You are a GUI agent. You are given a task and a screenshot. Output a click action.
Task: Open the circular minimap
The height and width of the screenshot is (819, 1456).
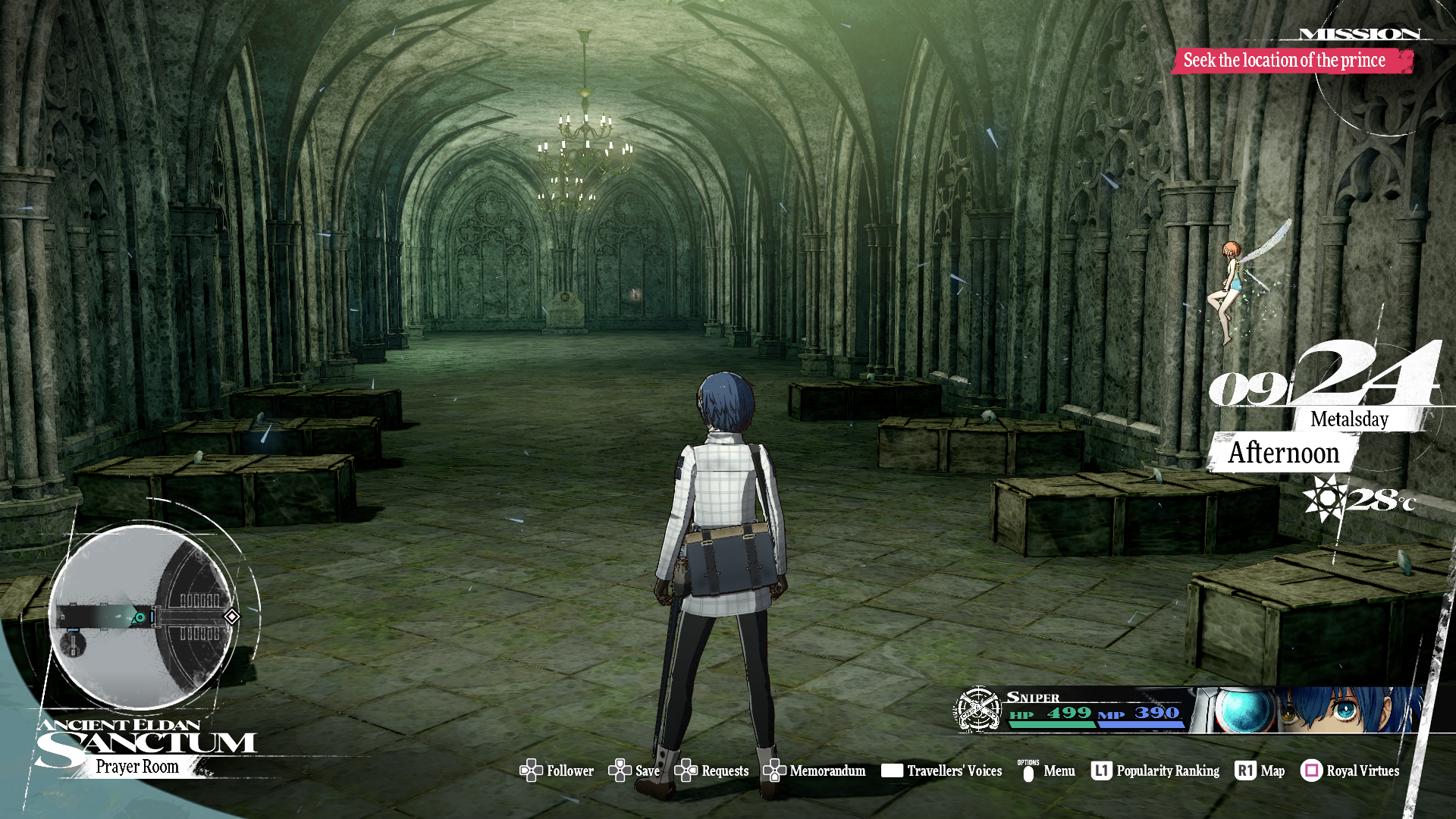pos(142,617)
